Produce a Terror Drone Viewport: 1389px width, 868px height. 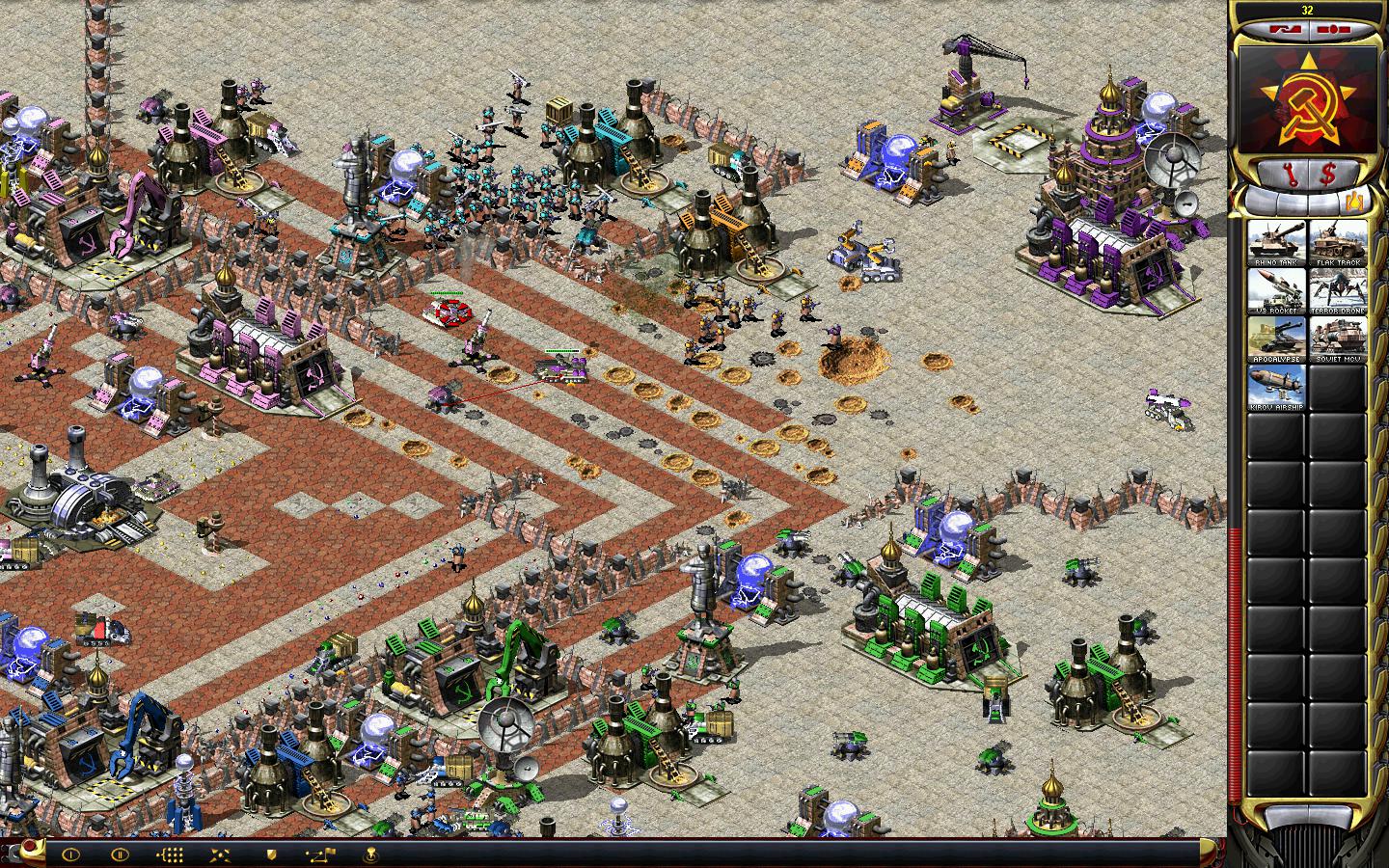(1336, 290)
